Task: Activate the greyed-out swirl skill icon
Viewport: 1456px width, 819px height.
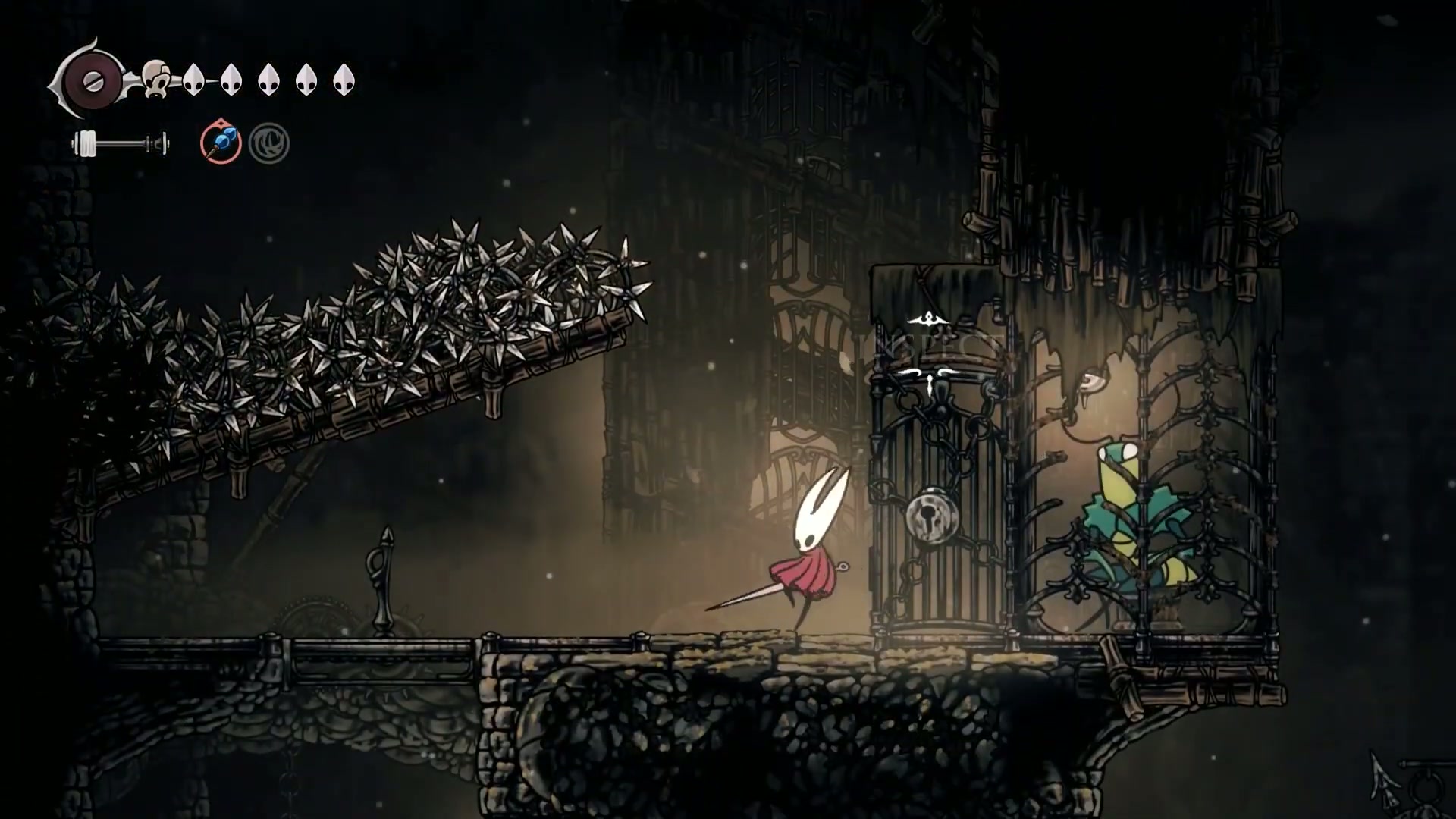Action: click(x=269, y=144)
